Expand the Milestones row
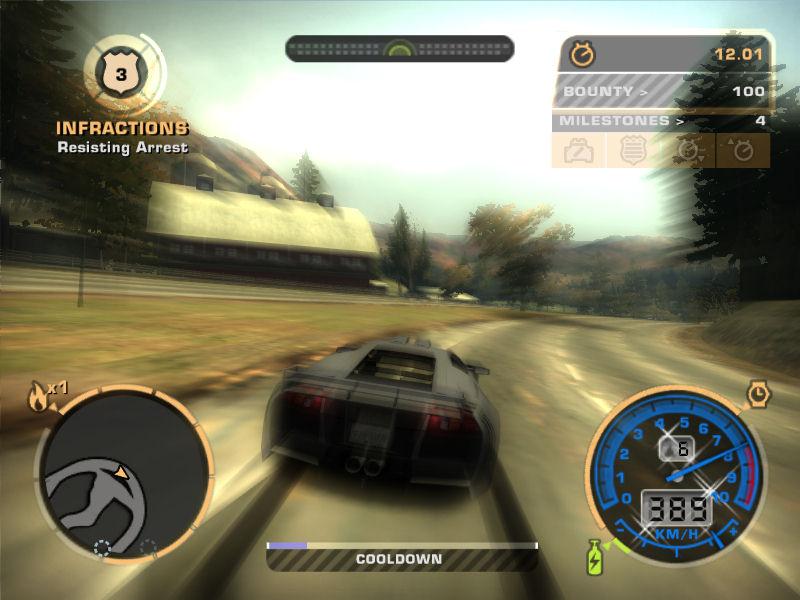The height and width of the screenshot is (600, 800). [661, 121]
